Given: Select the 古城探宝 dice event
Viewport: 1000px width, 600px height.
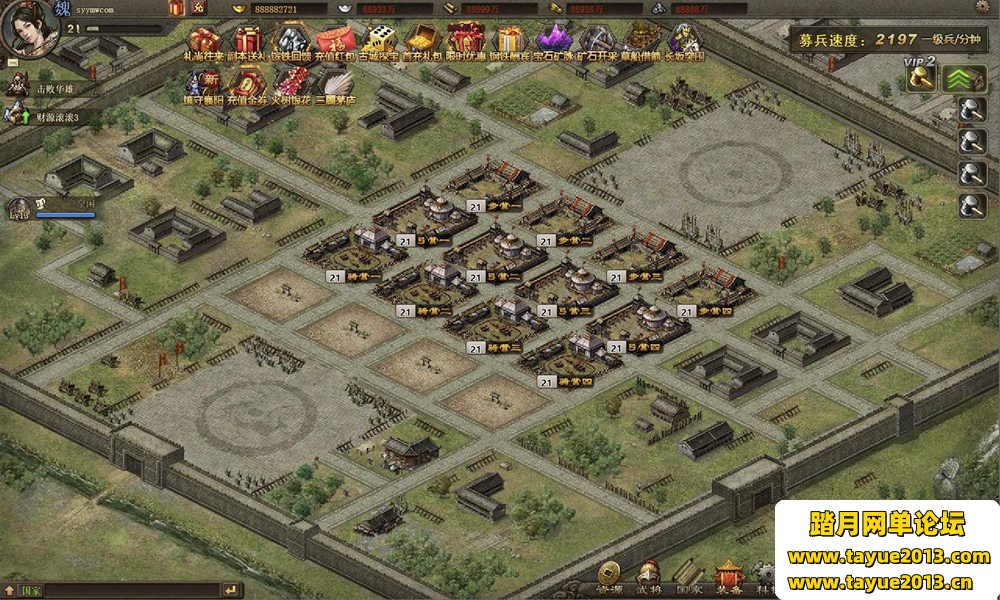Looking at the screenshot, I should coord(377,40).
